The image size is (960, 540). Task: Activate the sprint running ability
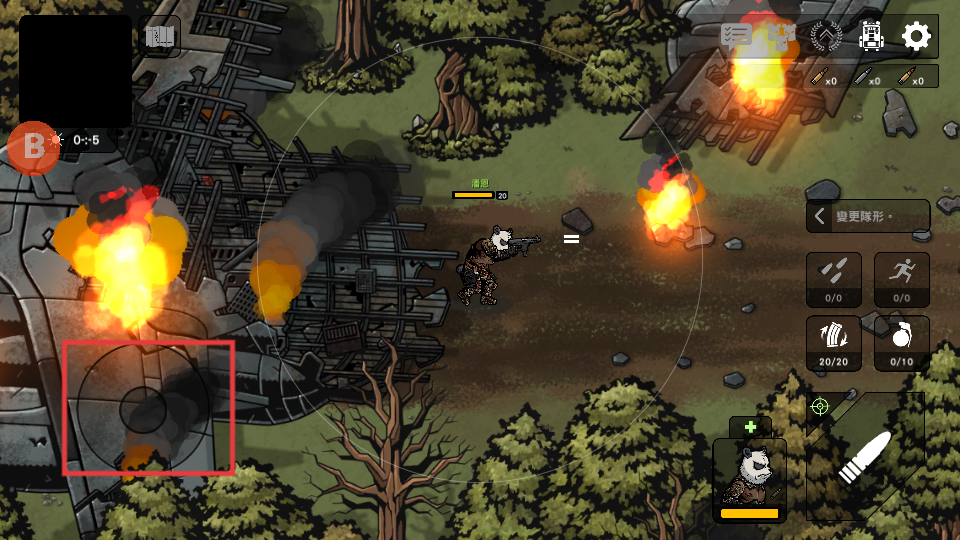902,279
